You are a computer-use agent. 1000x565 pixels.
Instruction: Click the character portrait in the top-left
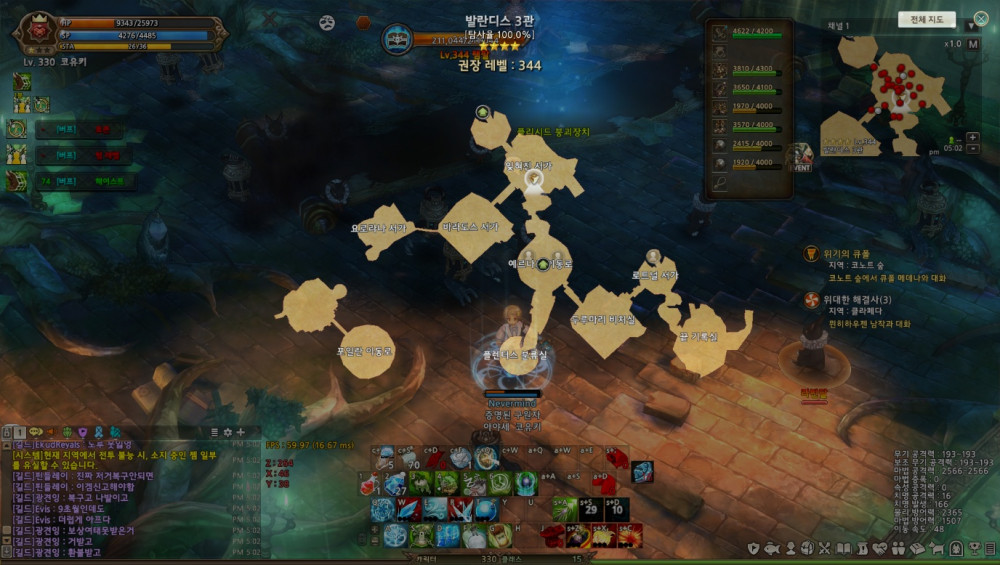(40, 31)
